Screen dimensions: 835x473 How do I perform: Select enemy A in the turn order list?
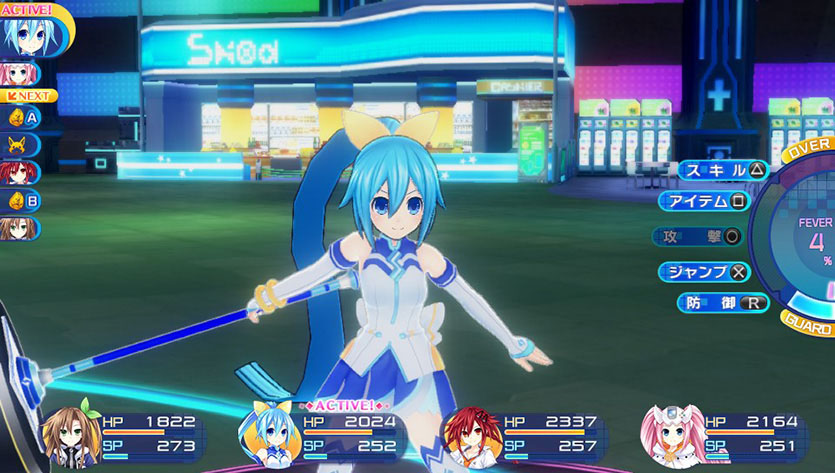(20, 118)
